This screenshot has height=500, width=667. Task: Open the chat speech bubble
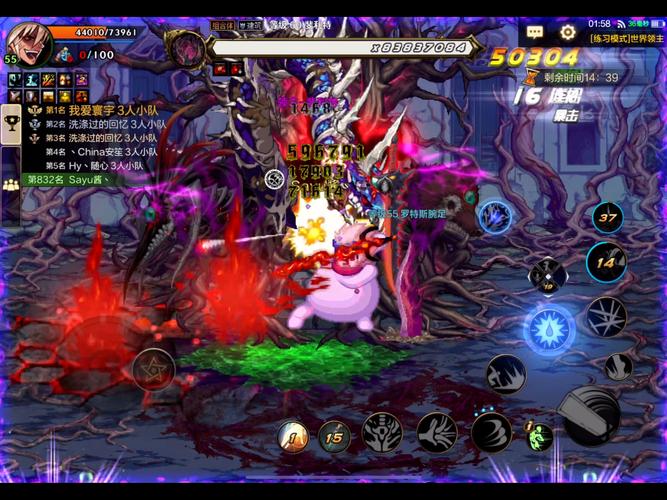[535, 32]
